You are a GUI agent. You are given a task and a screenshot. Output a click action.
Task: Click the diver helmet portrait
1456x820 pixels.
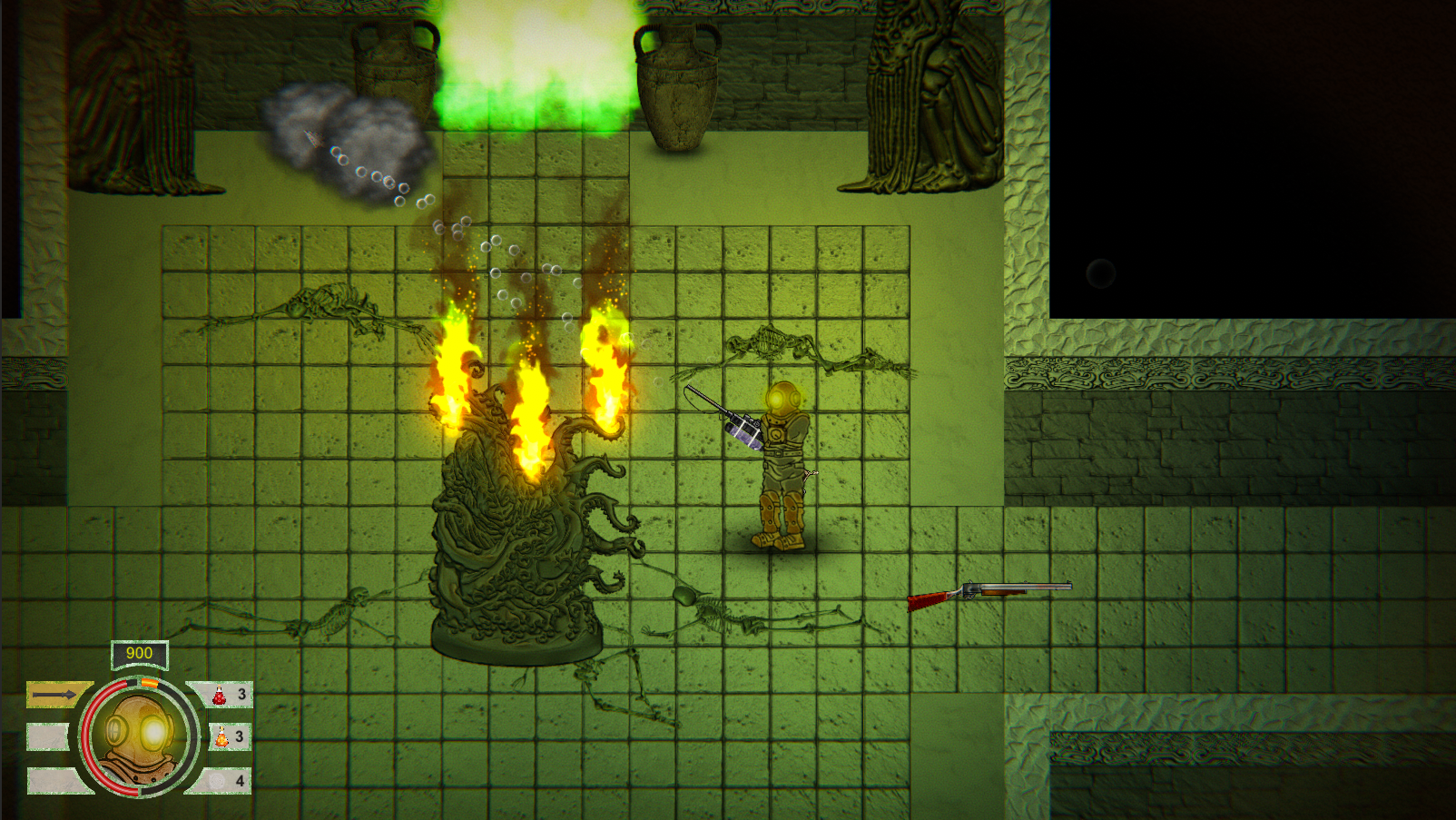click(138, 737)
